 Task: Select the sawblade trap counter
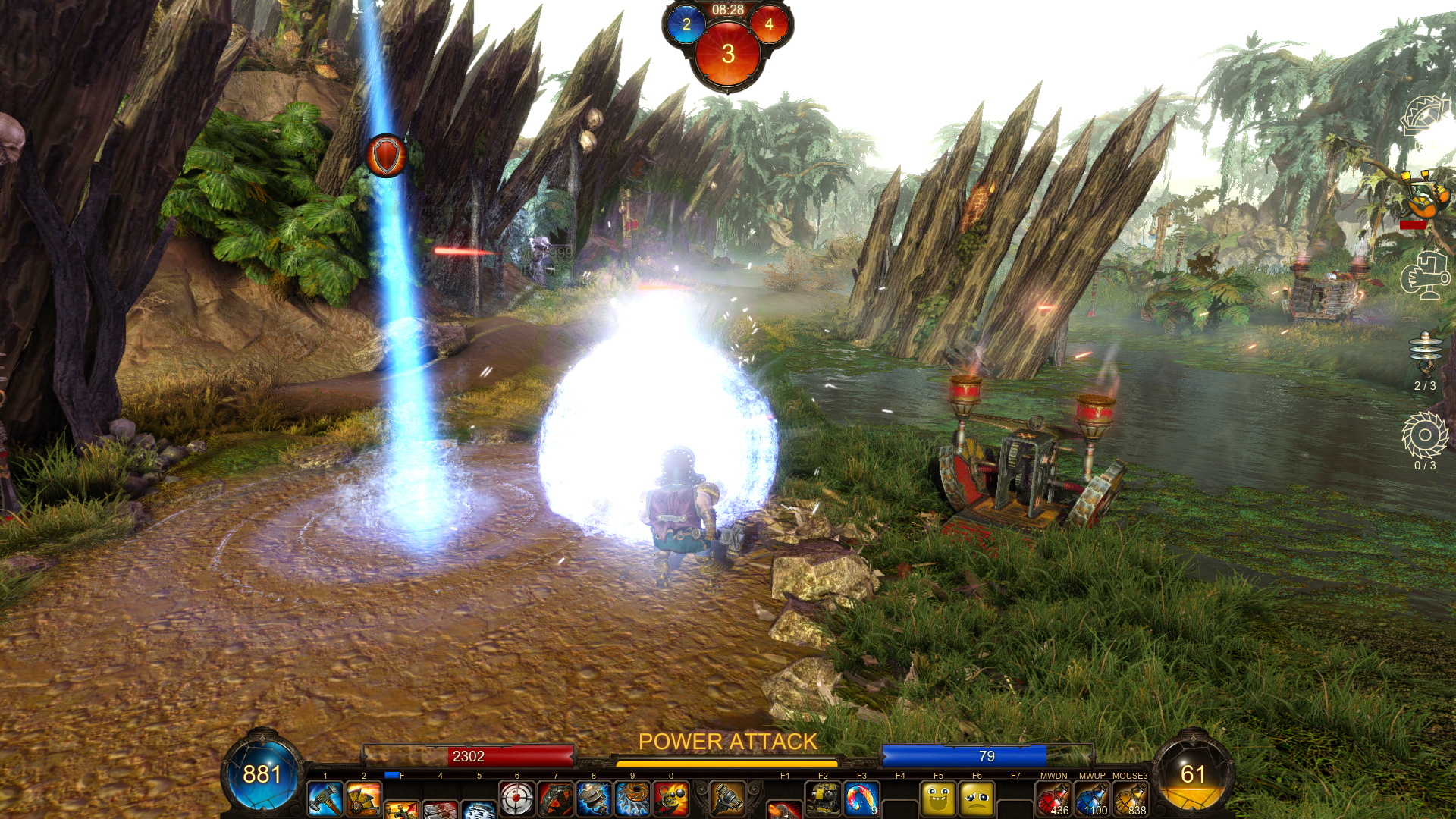tap(1425, 435)
